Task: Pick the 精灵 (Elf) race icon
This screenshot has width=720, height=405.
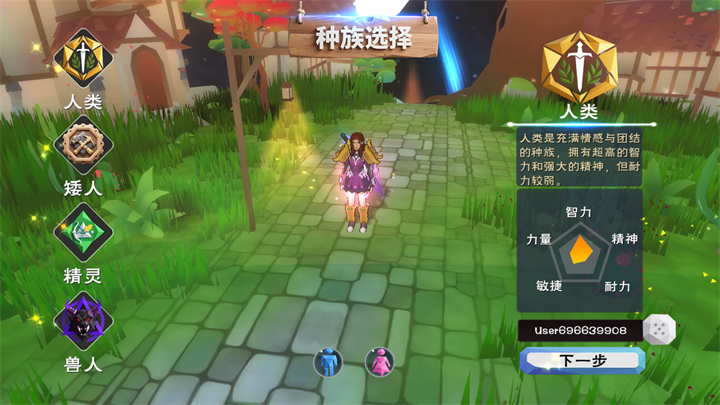Action: (84, 233)
